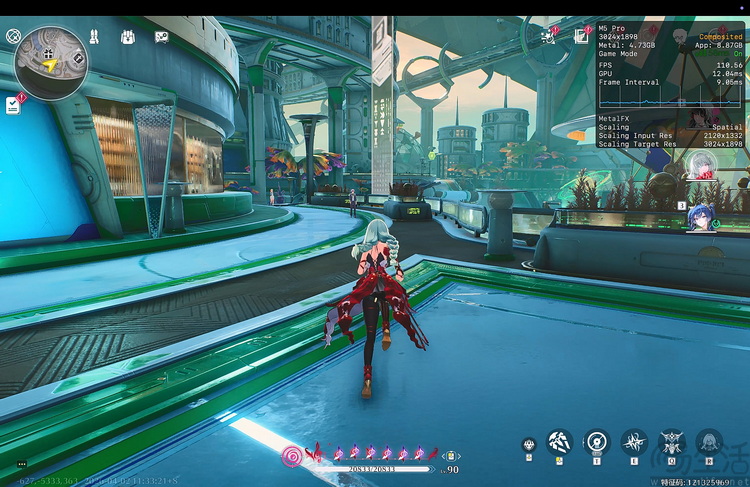Use the circular disc skill labeled T

pyautogui.click(x=597, y=441)
